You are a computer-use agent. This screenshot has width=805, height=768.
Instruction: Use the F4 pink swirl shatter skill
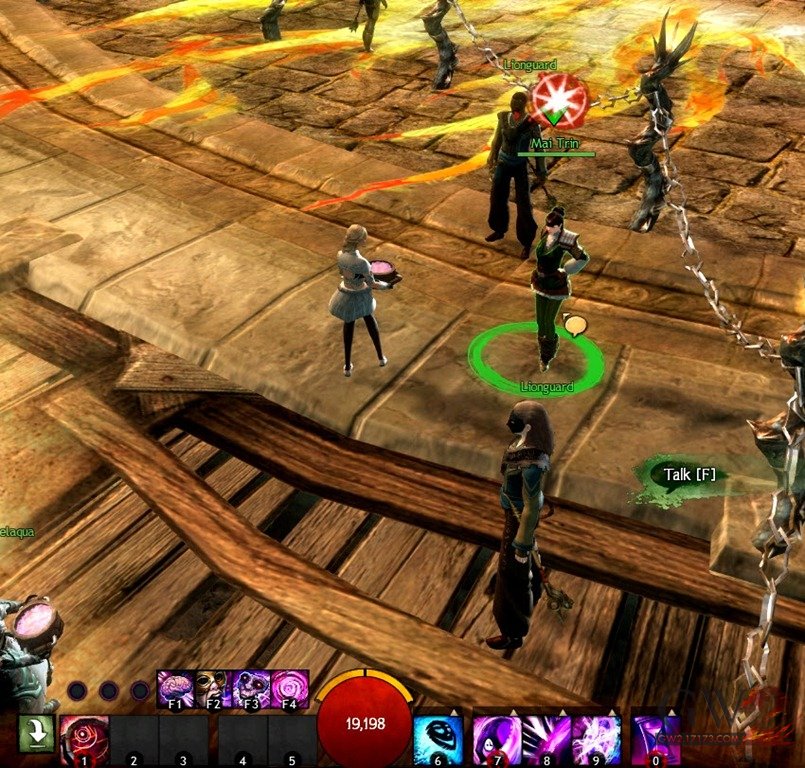pos(289,689)
